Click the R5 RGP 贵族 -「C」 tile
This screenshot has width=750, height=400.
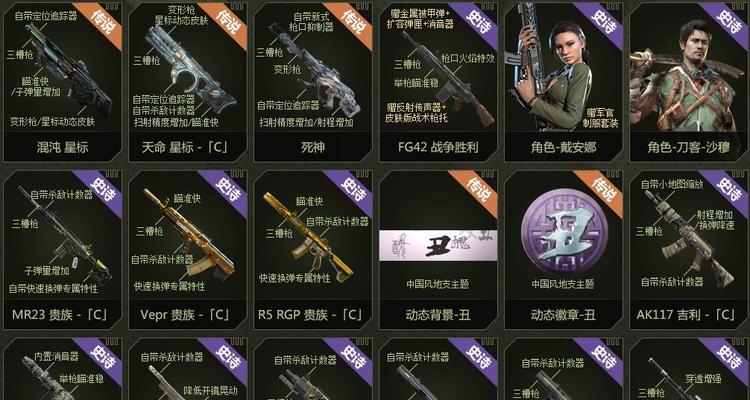(x=312, y=250)
